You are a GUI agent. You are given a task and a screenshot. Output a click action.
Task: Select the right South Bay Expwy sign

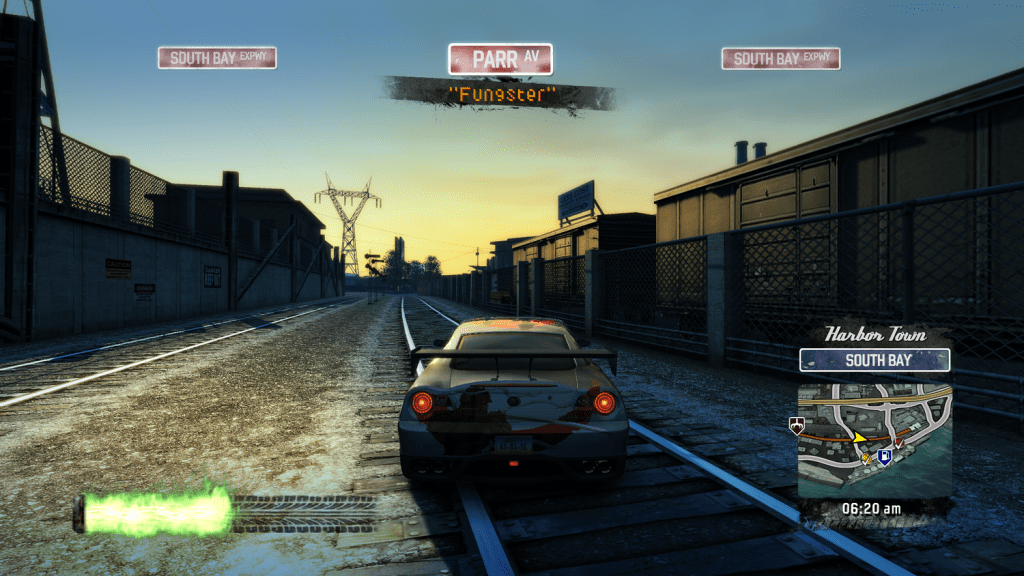(x=780, y=59)
